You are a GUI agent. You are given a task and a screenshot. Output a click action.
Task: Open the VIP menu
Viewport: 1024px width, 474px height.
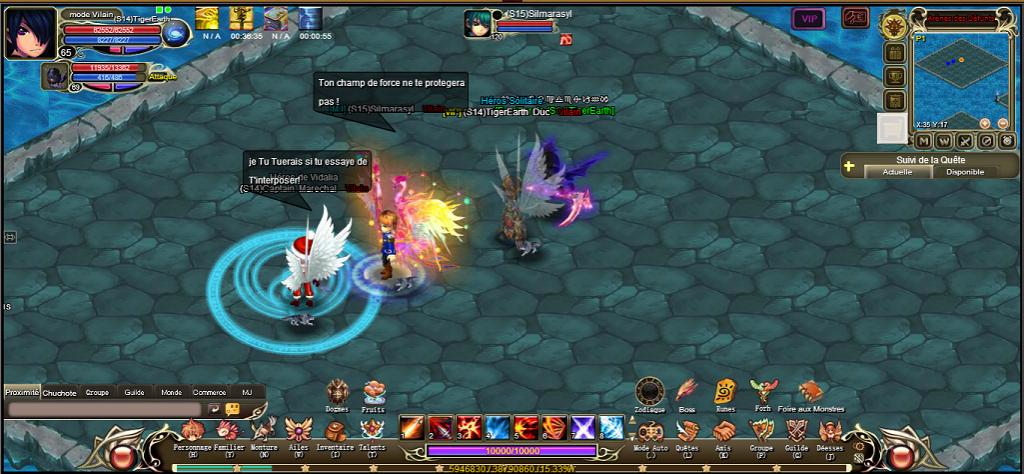(806, 18)
